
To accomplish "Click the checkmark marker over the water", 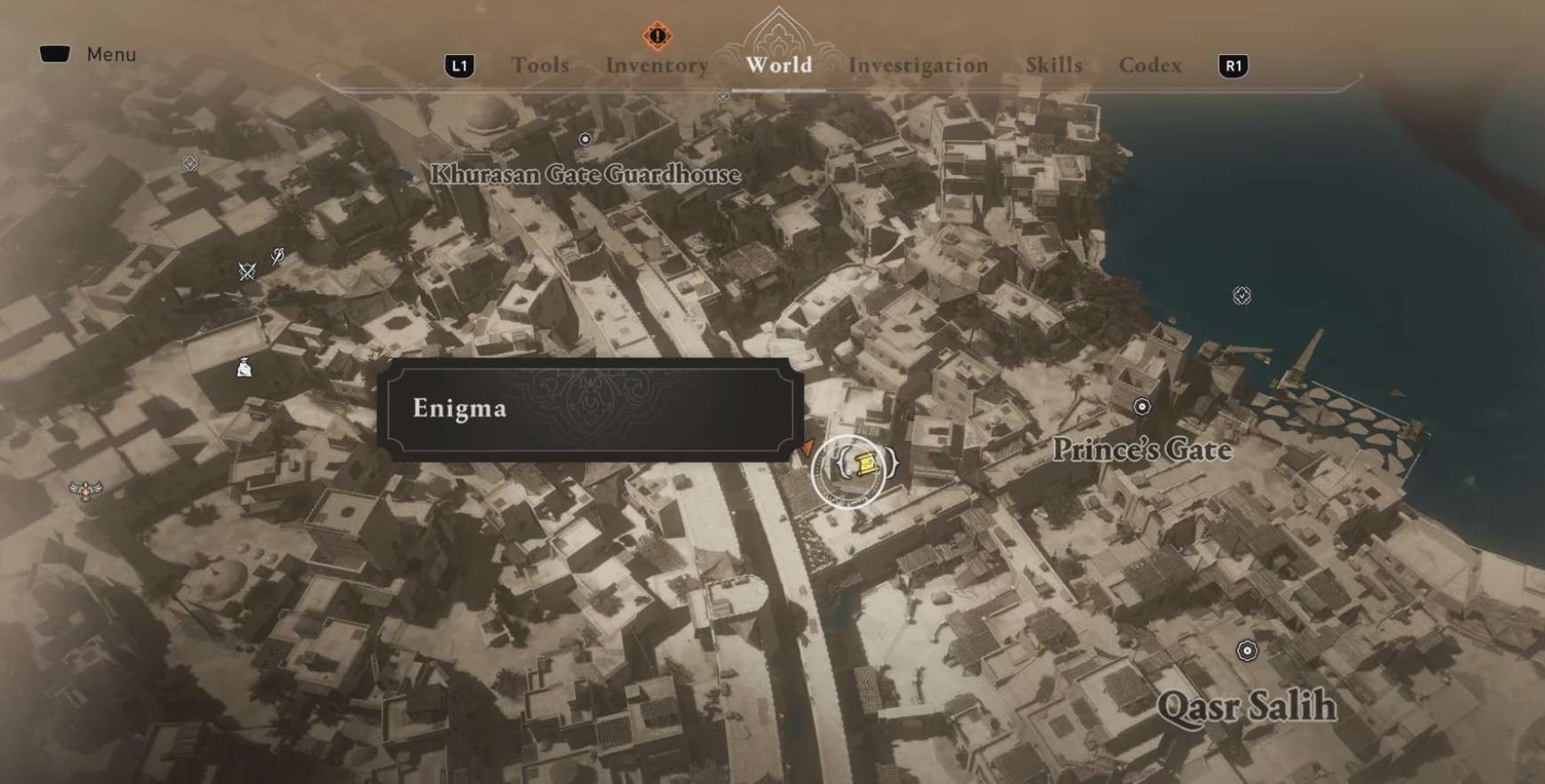I will [x=1241, y=295].
